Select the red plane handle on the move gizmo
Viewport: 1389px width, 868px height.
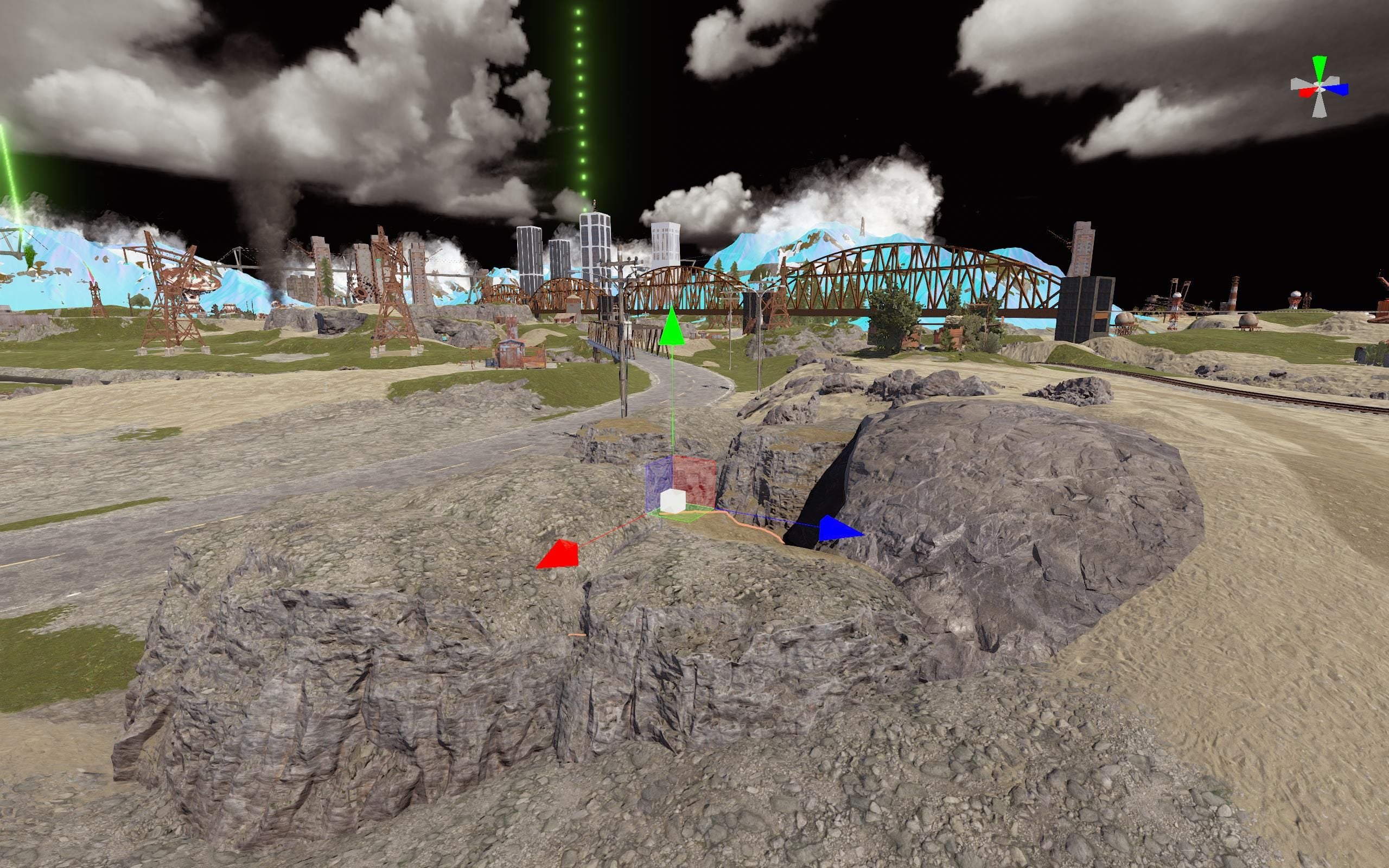(694, 480)
